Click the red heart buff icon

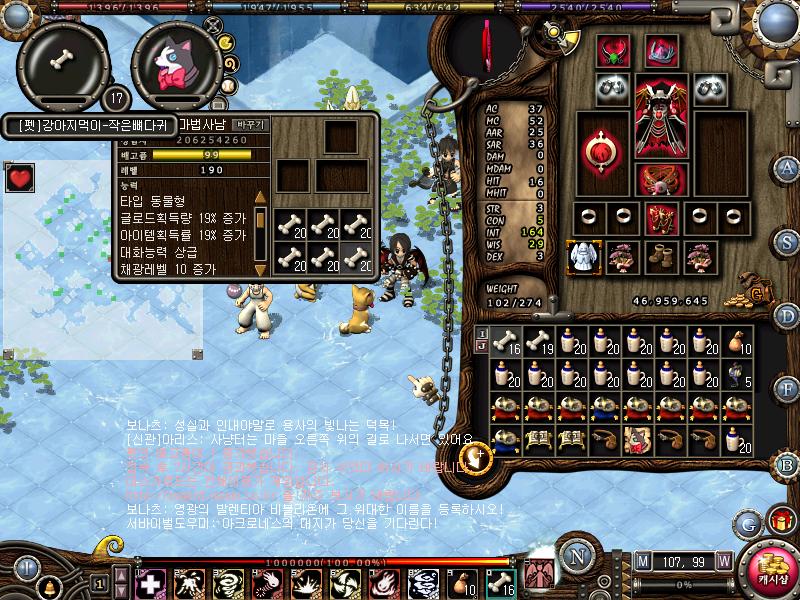click(20, 179)
